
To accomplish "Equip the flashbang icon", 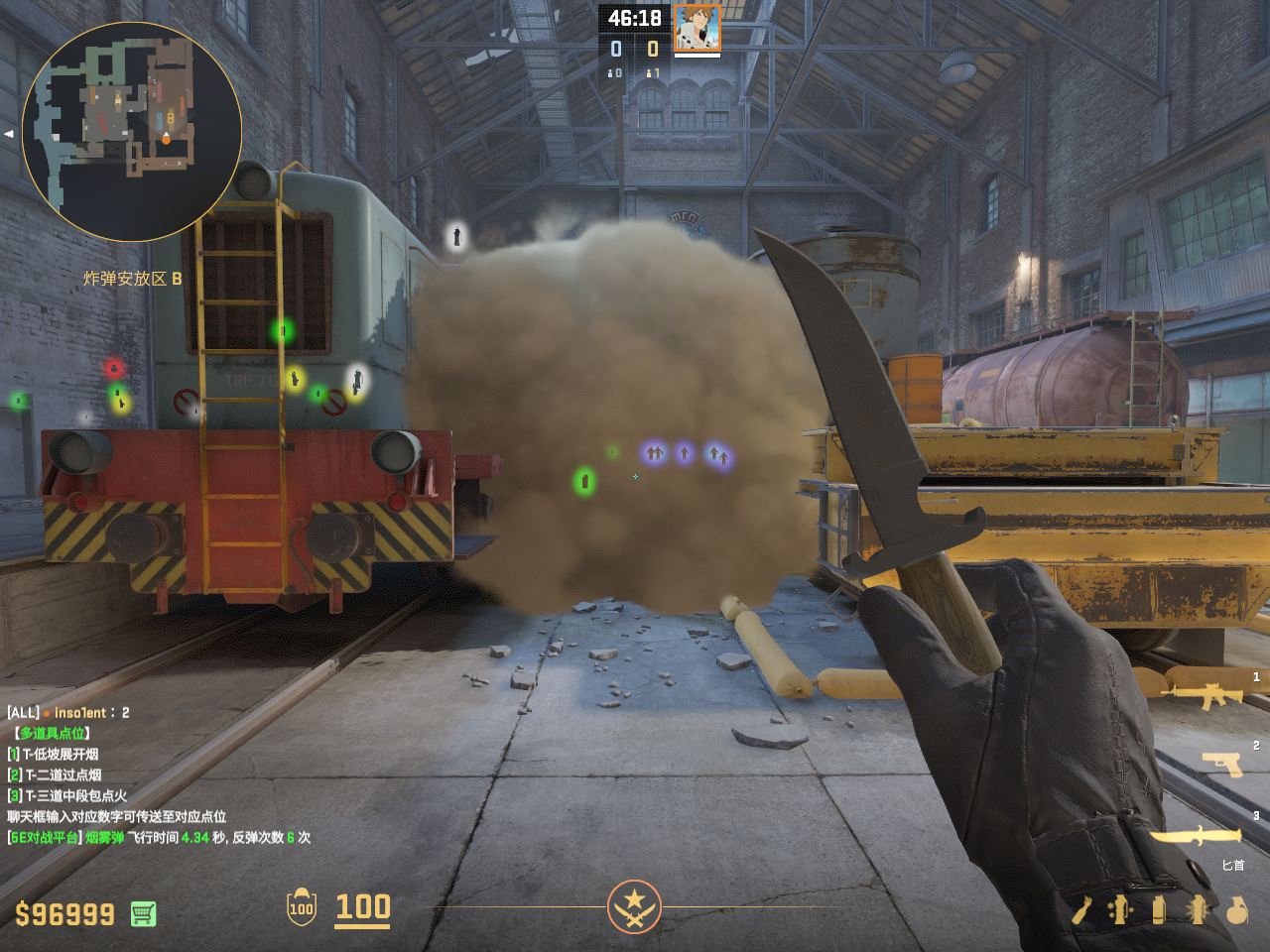I will (x=1198, y=909).
